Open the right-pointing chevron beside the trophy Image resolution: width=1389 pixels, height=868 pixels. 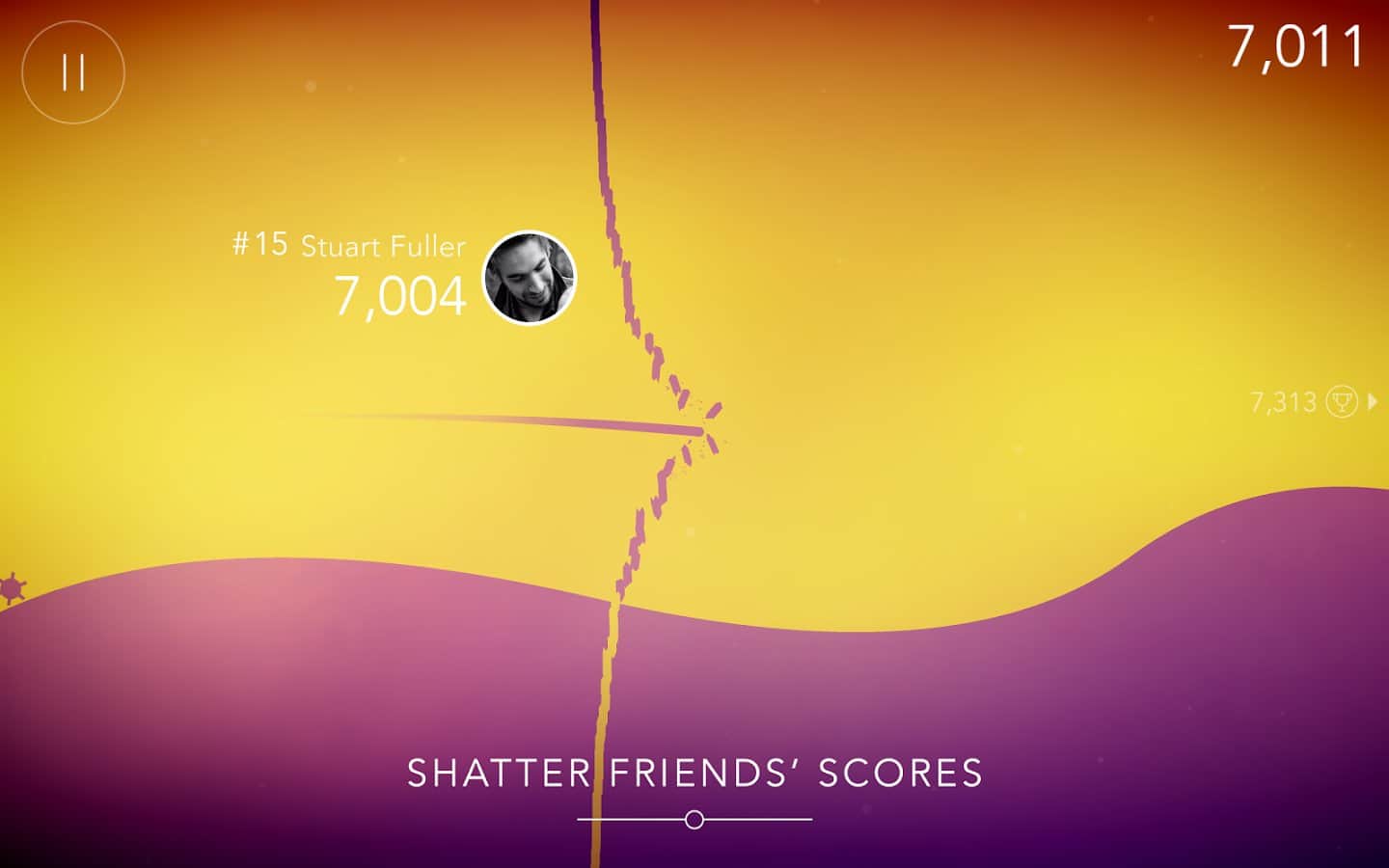tap(1373, 402)
